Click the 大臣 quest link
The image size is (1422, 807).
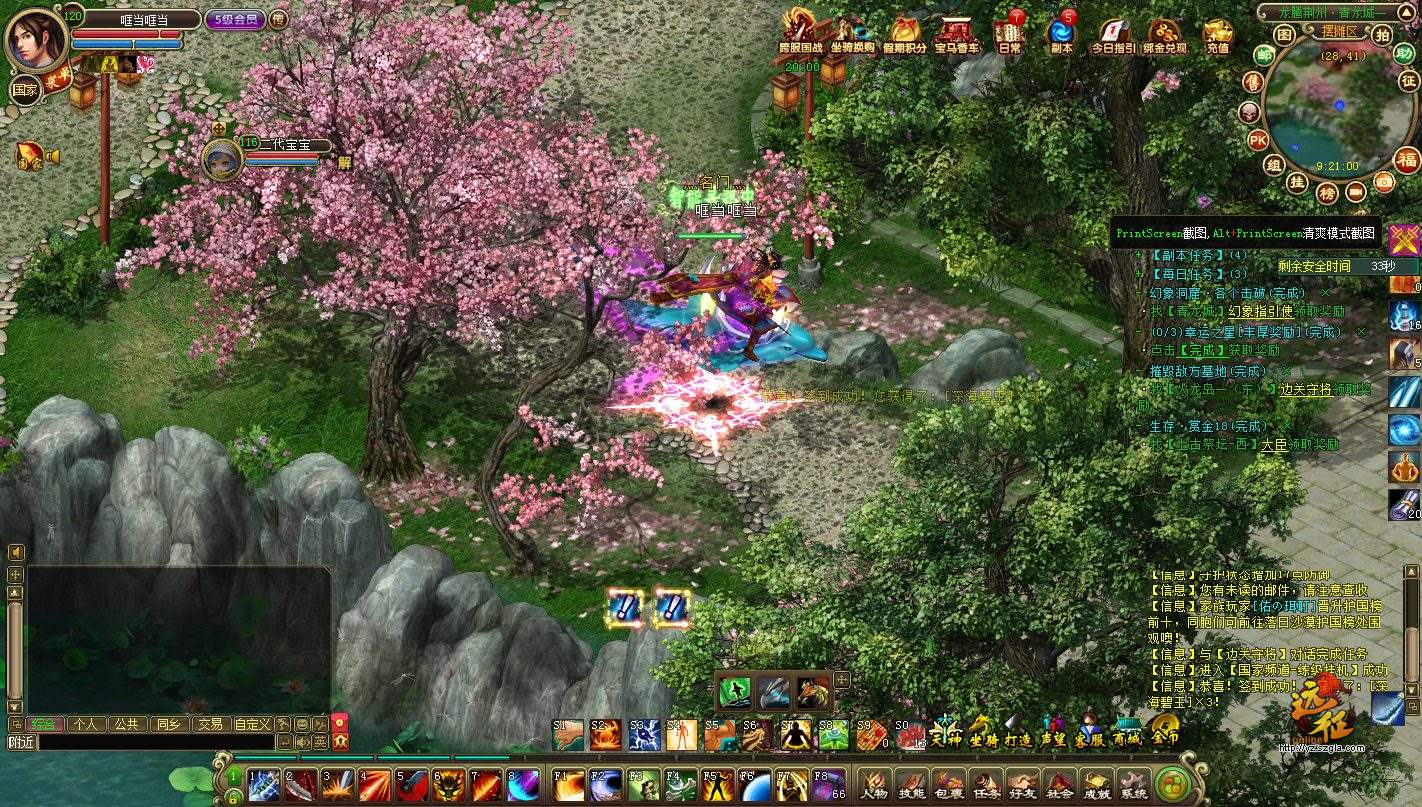(1273, 444)
